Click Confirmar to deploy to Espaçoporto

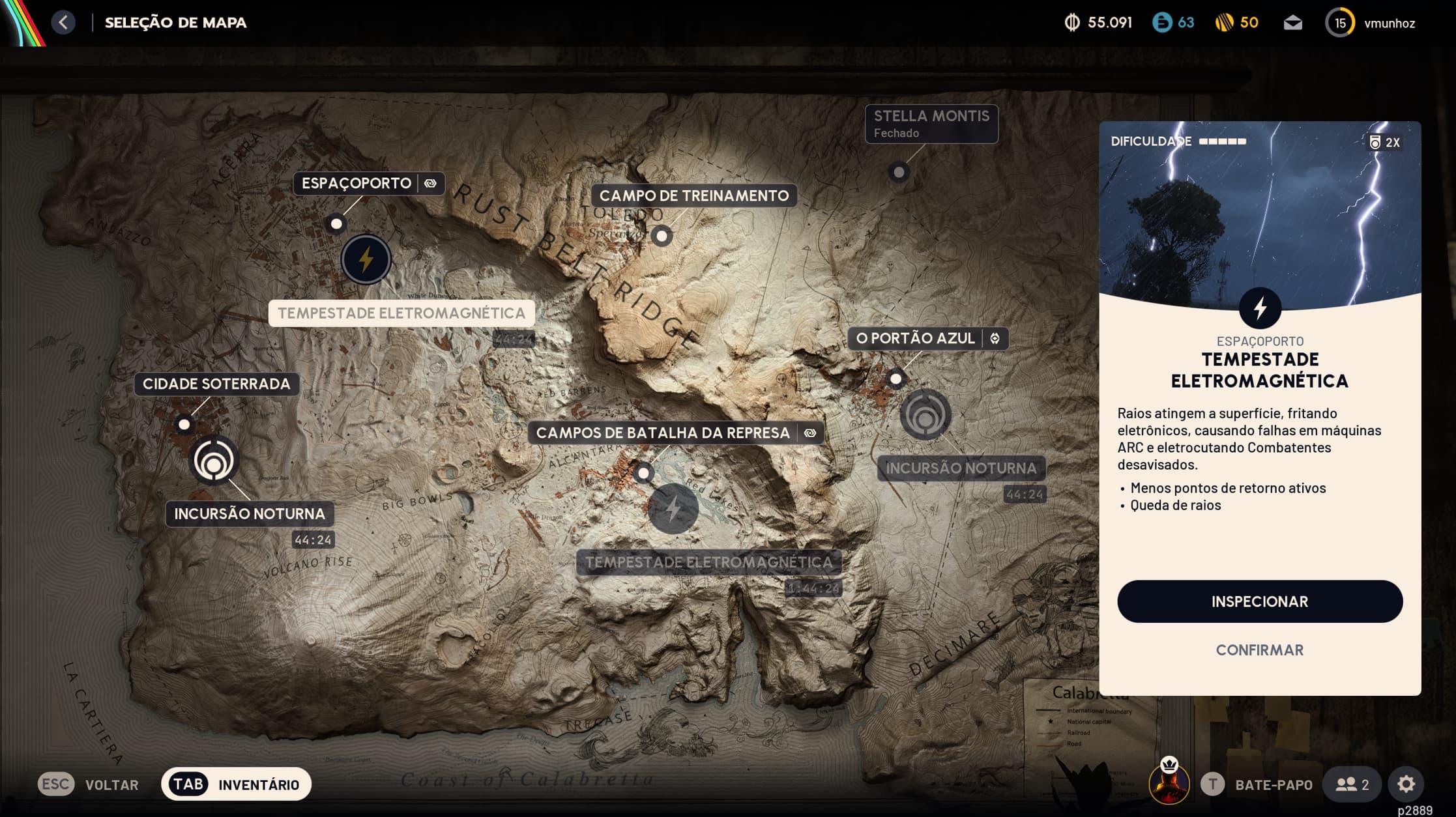(x=1259, y=650)
